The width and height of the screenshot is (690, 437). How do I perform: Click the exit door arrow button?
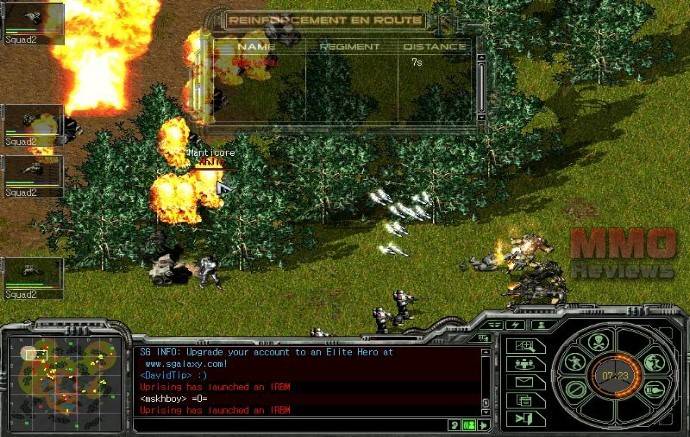(526, 416)
